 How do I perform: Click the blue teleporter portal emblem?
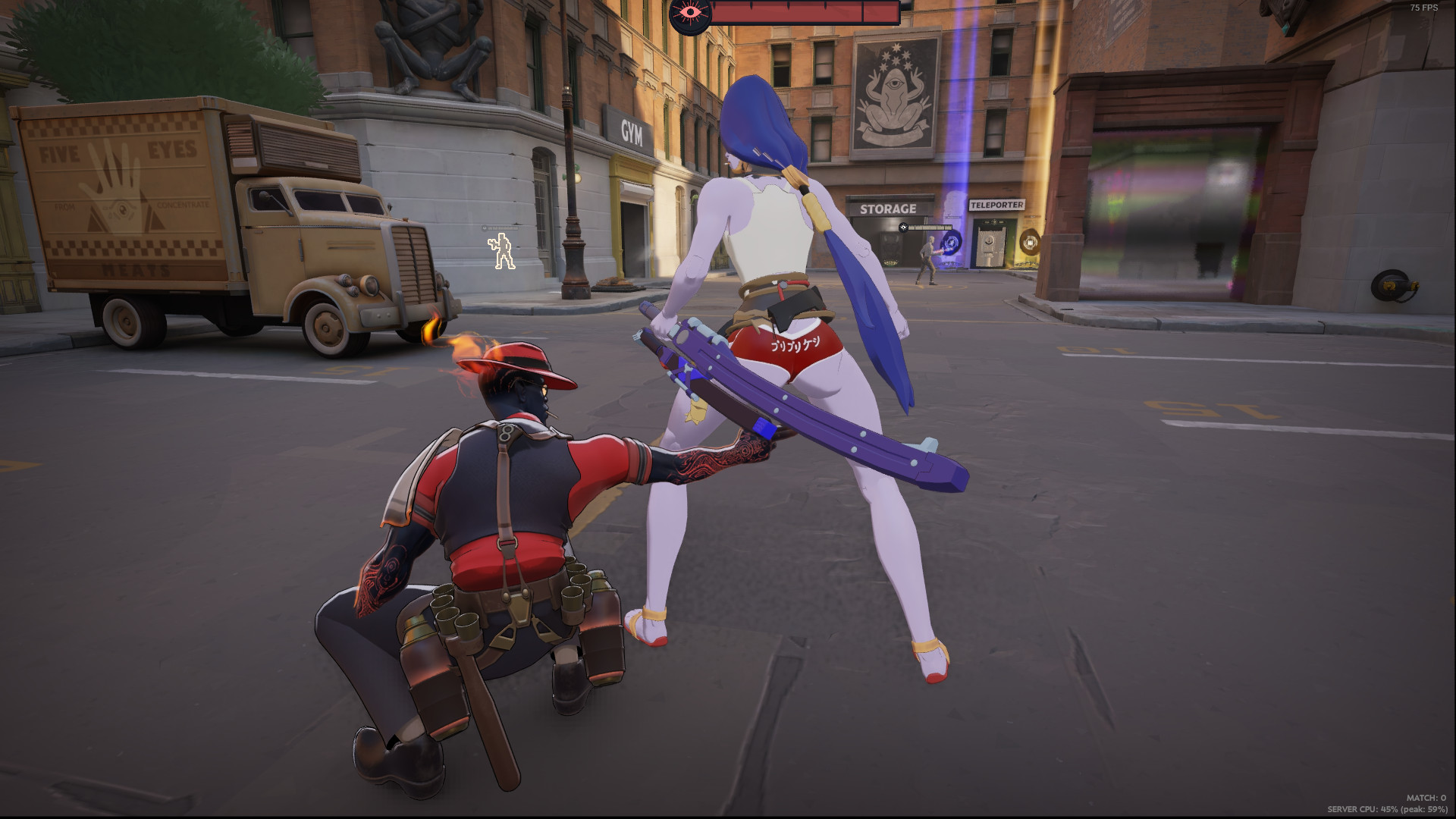(952, 242)
